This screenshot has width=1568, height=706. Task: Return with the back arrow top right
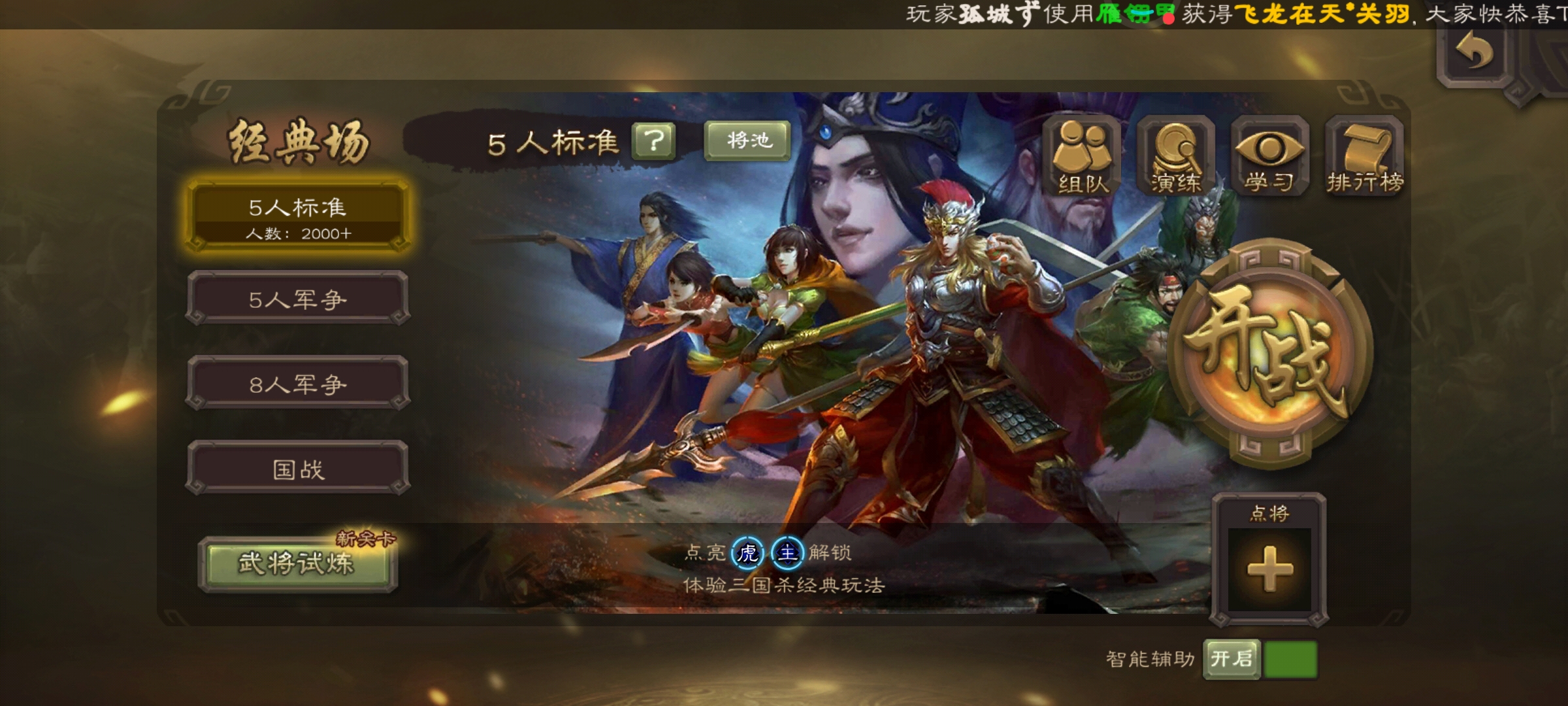(x=1475, y=52)
